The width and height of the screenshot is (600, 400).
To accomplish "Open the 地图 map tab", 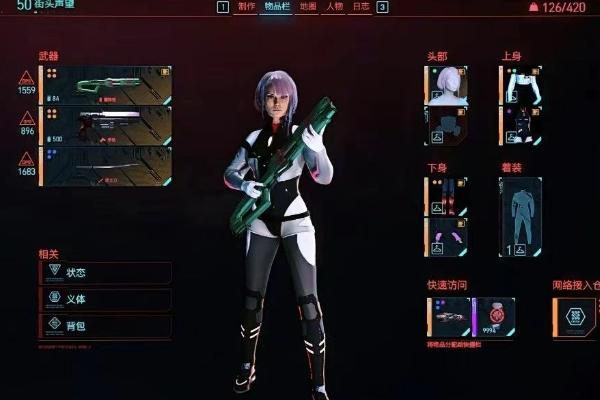I will coord(308,7).
